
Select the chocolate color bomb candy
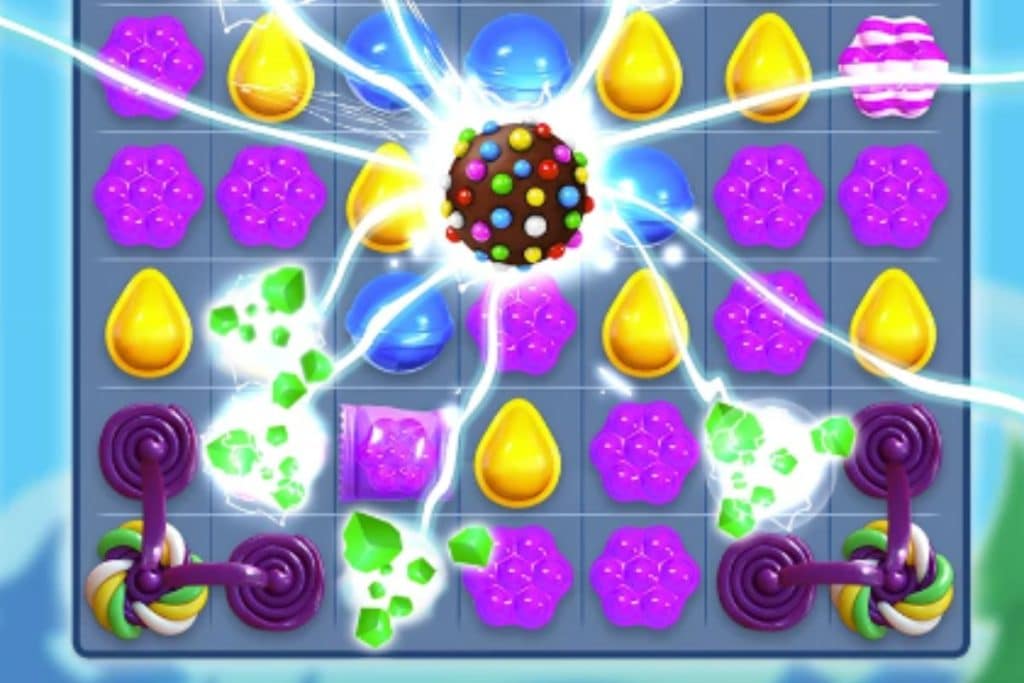click(x=517, y=193)
